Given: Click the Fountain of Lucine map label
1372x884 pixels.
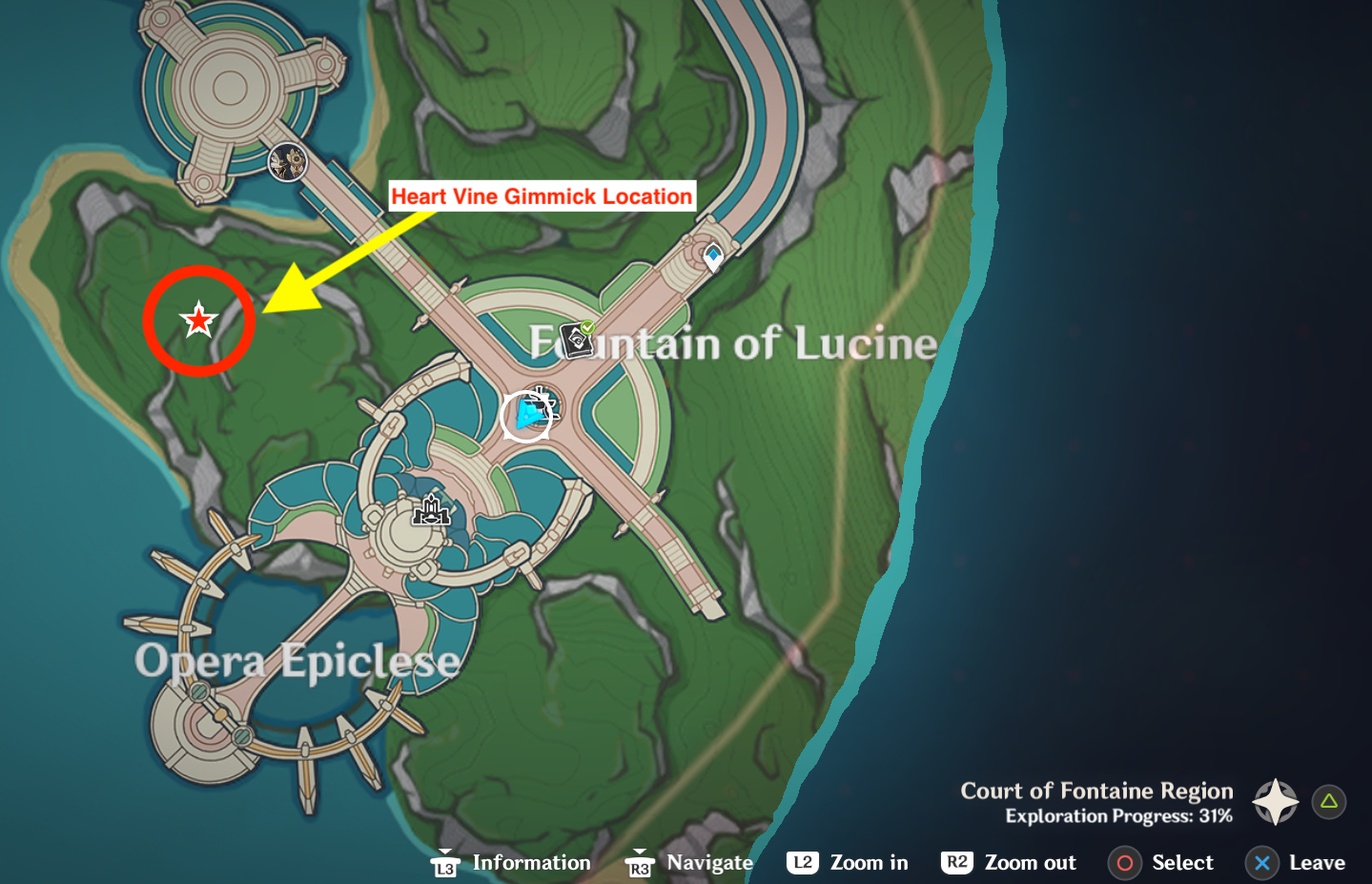Looking at the screenshot, I should (735, 344).
